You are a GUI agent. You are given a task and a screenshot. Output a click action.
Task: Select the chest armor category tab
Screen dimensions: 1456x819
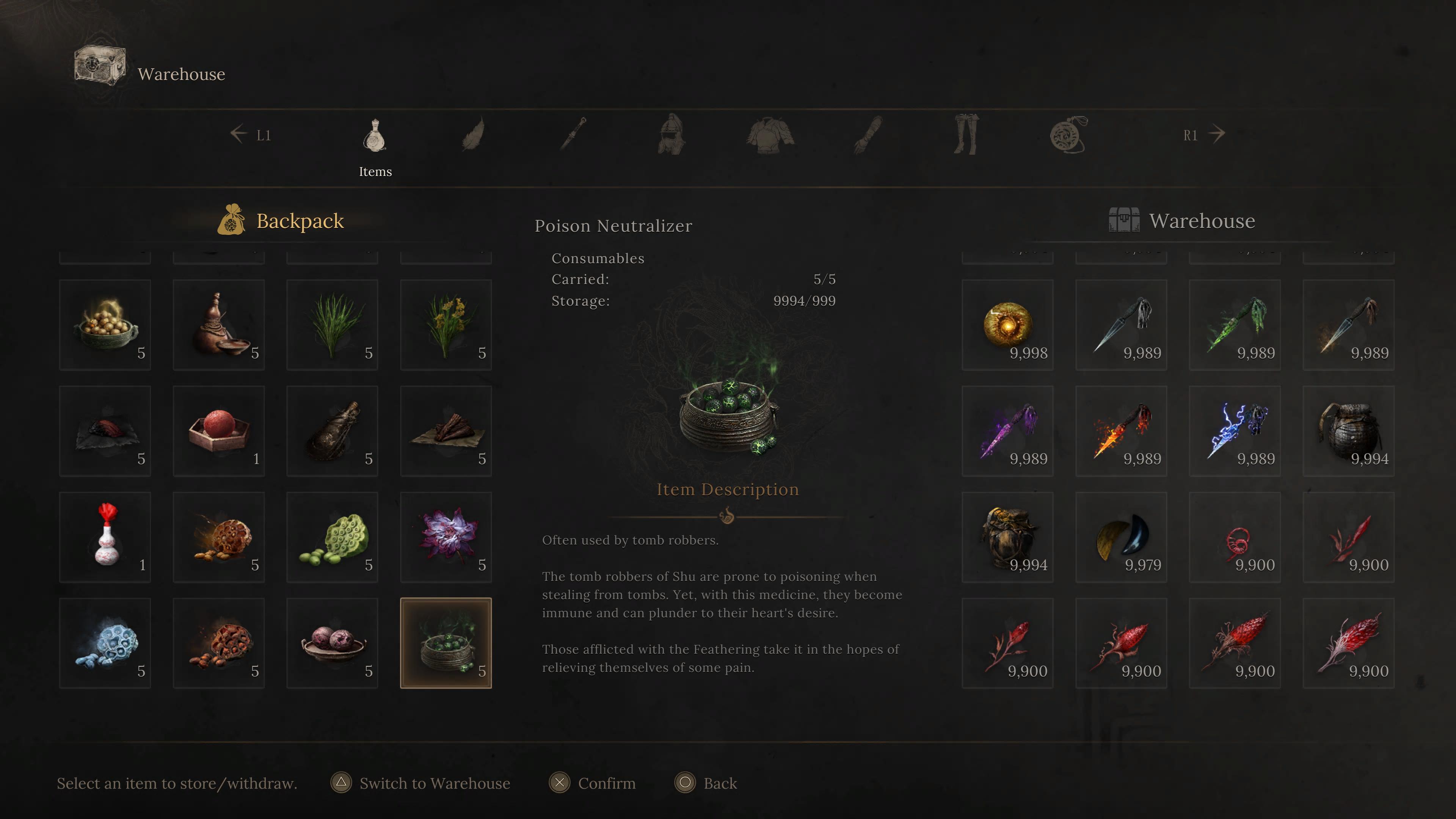coord(770,135)
